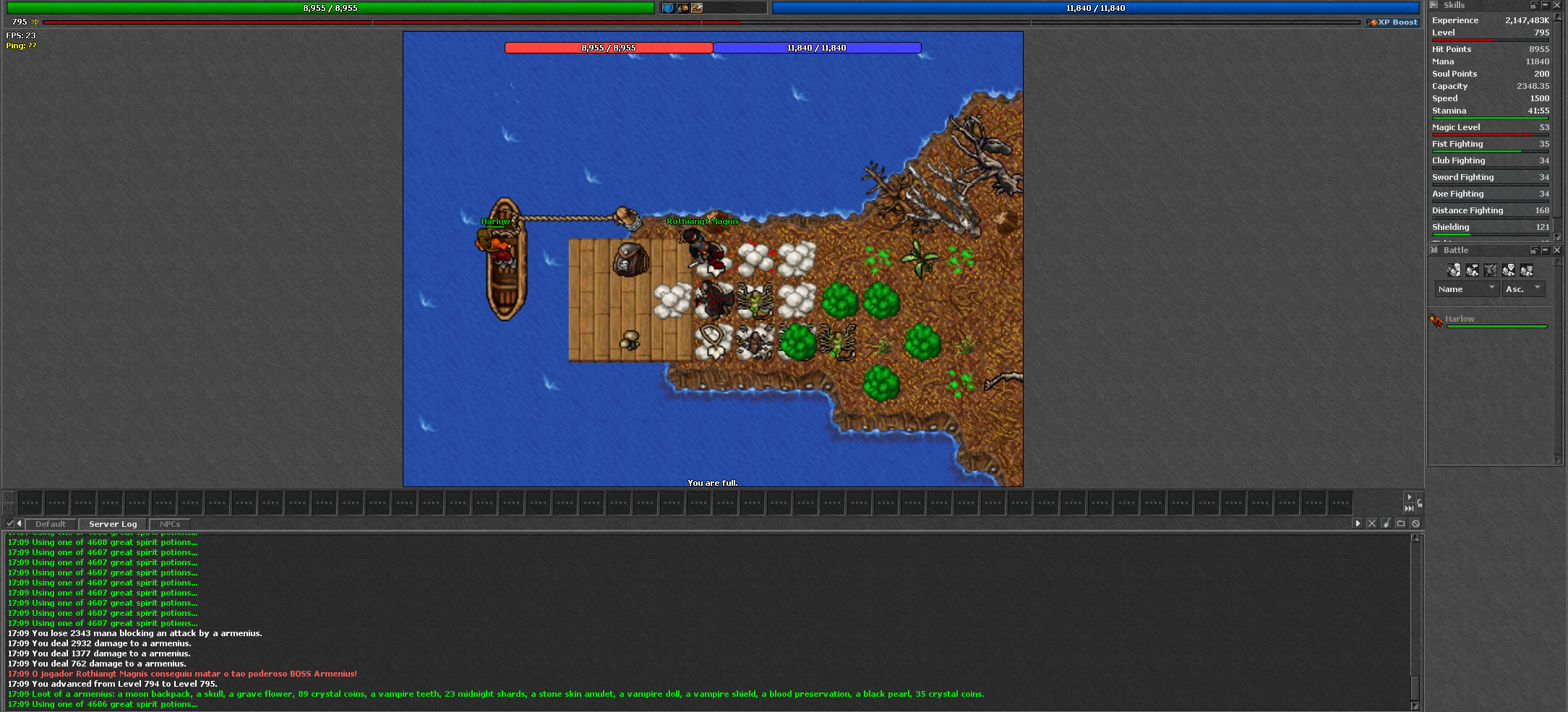Minimize the Battle panel
This screenshot has width=1568, height=712.
[x=1546, y=250]
